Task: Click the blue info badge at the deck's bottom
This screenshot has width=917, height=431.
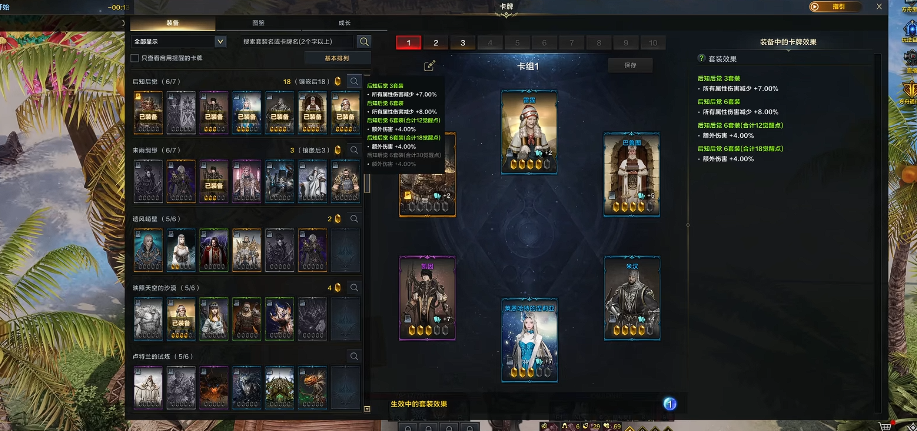Action: 671,403
